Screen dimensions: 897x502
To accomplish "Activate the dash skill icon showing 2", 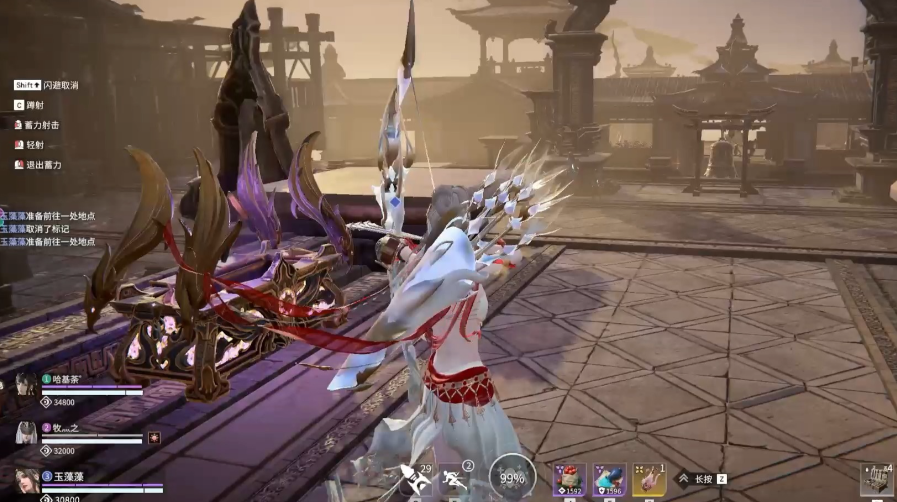I will tap(456, 478).
